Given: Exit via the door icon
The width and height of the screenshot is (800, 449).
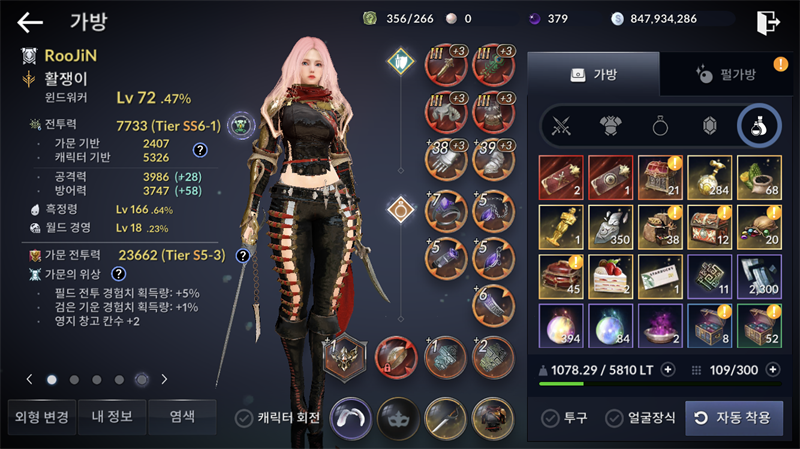Looking at the screenshot, I should [768, 22].
